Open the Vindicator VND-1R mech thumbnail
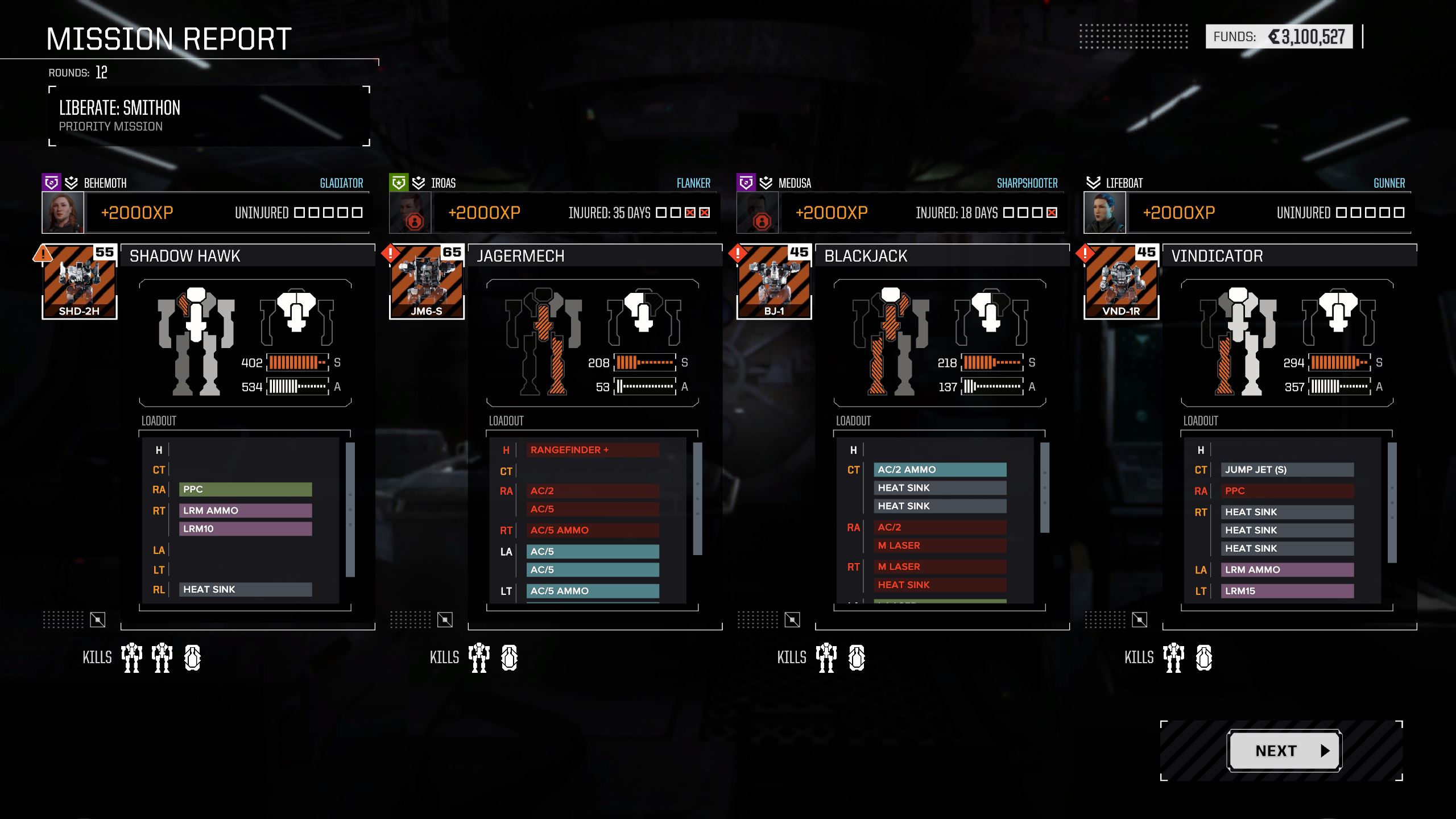Screen dimensions: 1456x819 [1121, 282]
